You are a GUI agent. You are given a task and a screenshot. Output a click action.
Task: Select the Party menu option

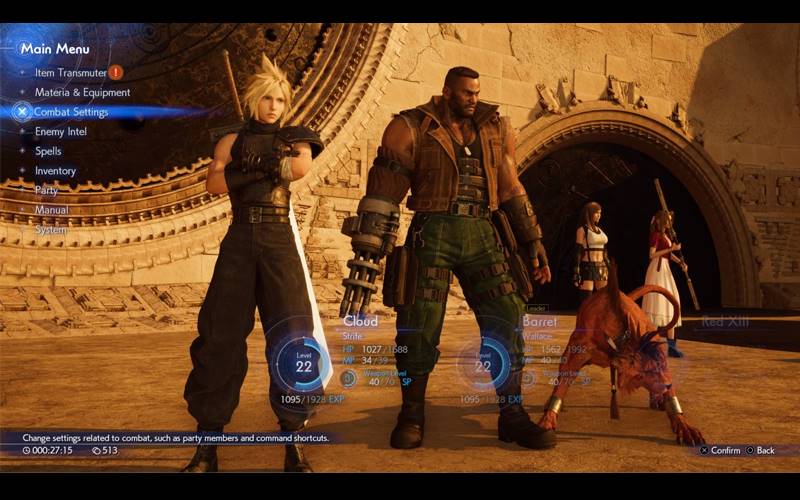46,190
